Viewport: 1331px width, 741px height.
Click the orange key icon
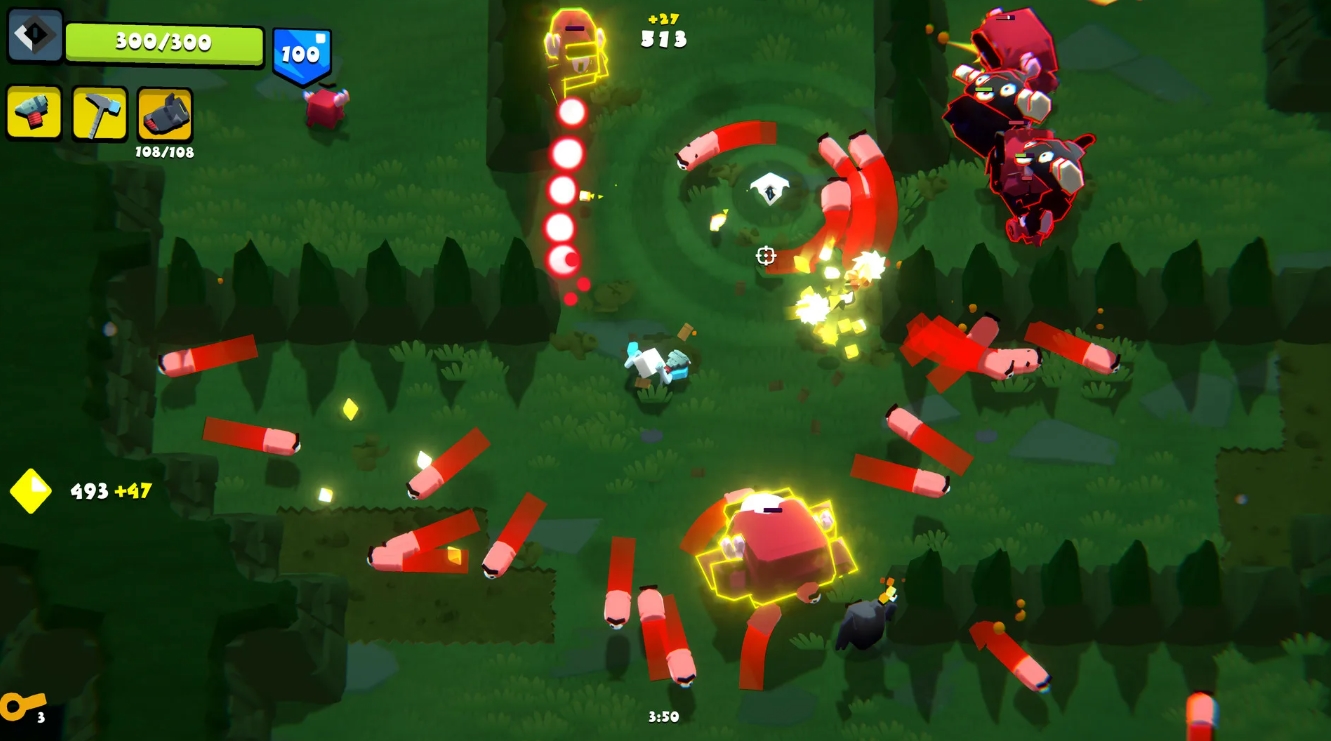(22, 705)
